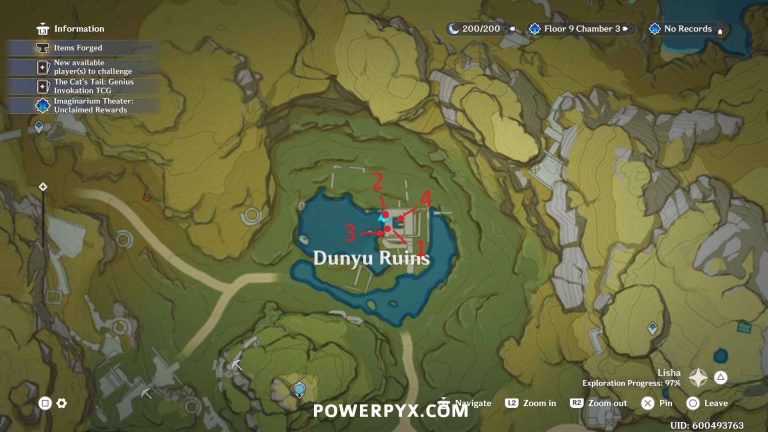This screenshot has width=768, height=432.
Task: Open the Lisha region exploration star icon
Action: point(700,379)
